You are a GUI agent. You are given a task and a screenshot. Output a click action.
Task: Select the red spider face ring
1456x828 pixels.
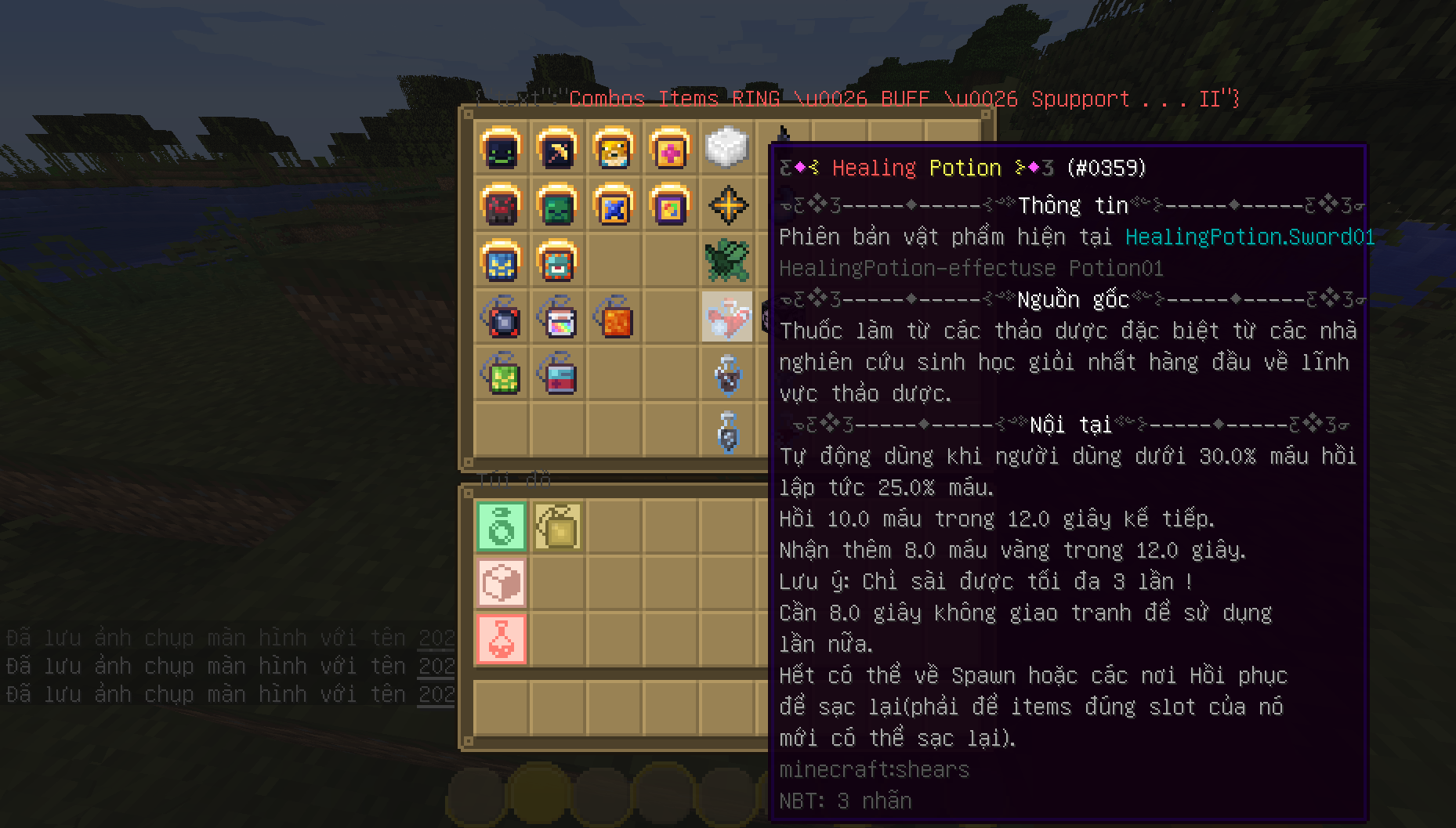pyautogui.click(x=501, y=205)
